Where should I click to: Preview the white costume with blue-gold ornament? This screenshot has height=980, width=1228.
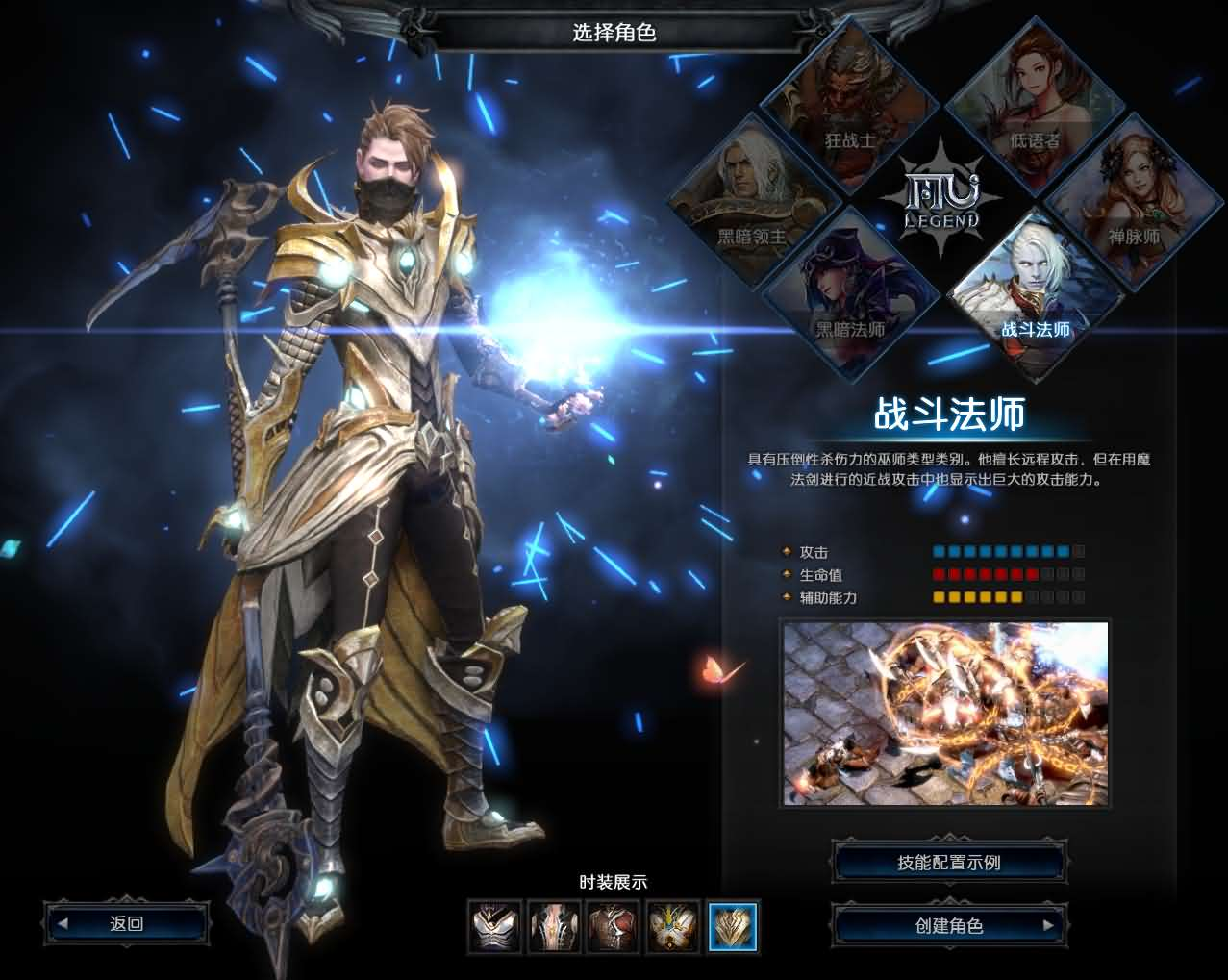tap(672, 927)
